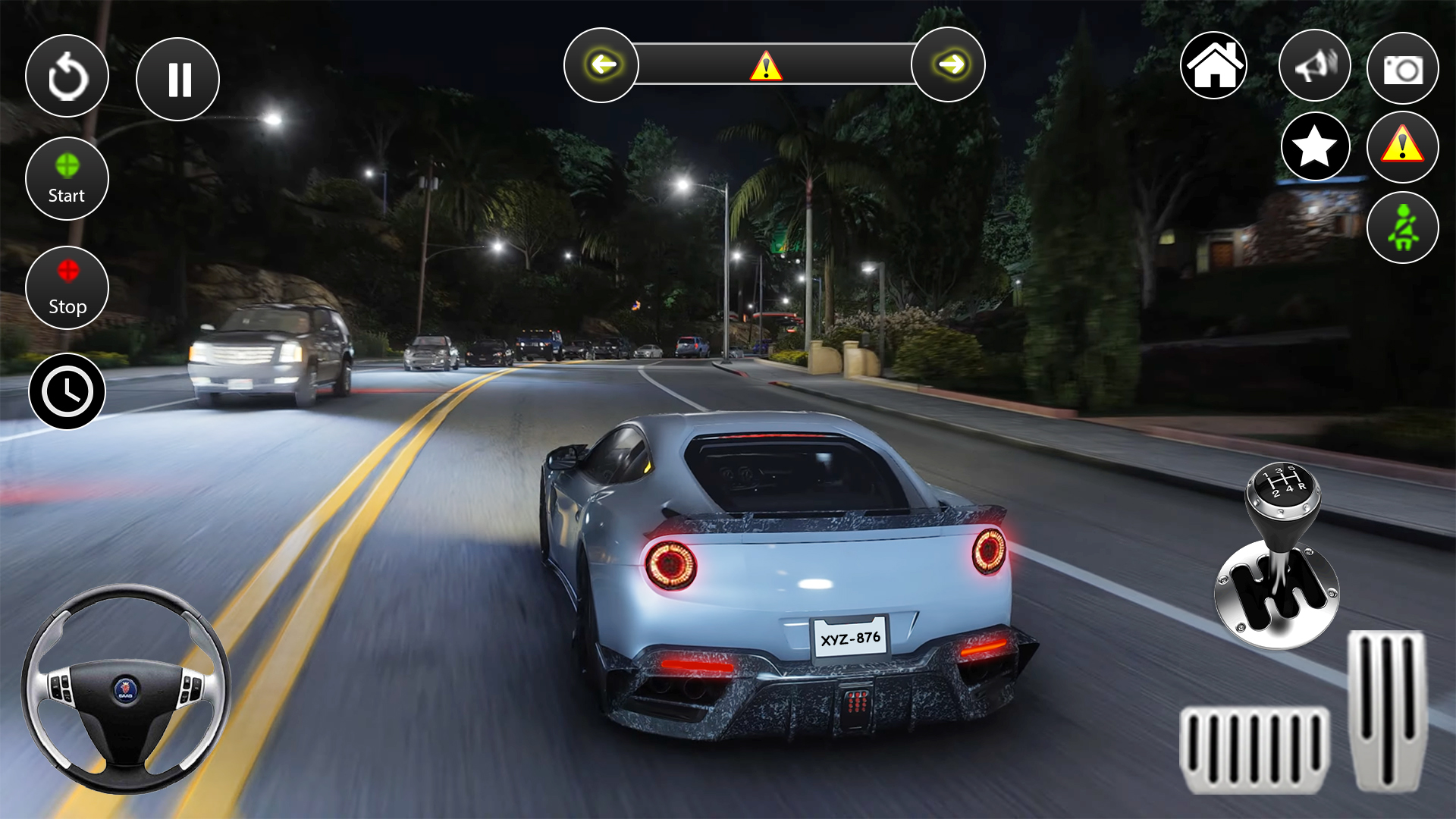Open pause menu with pause icon
Viewport: 1456px width, 819px height.
[x=177, y=78]
